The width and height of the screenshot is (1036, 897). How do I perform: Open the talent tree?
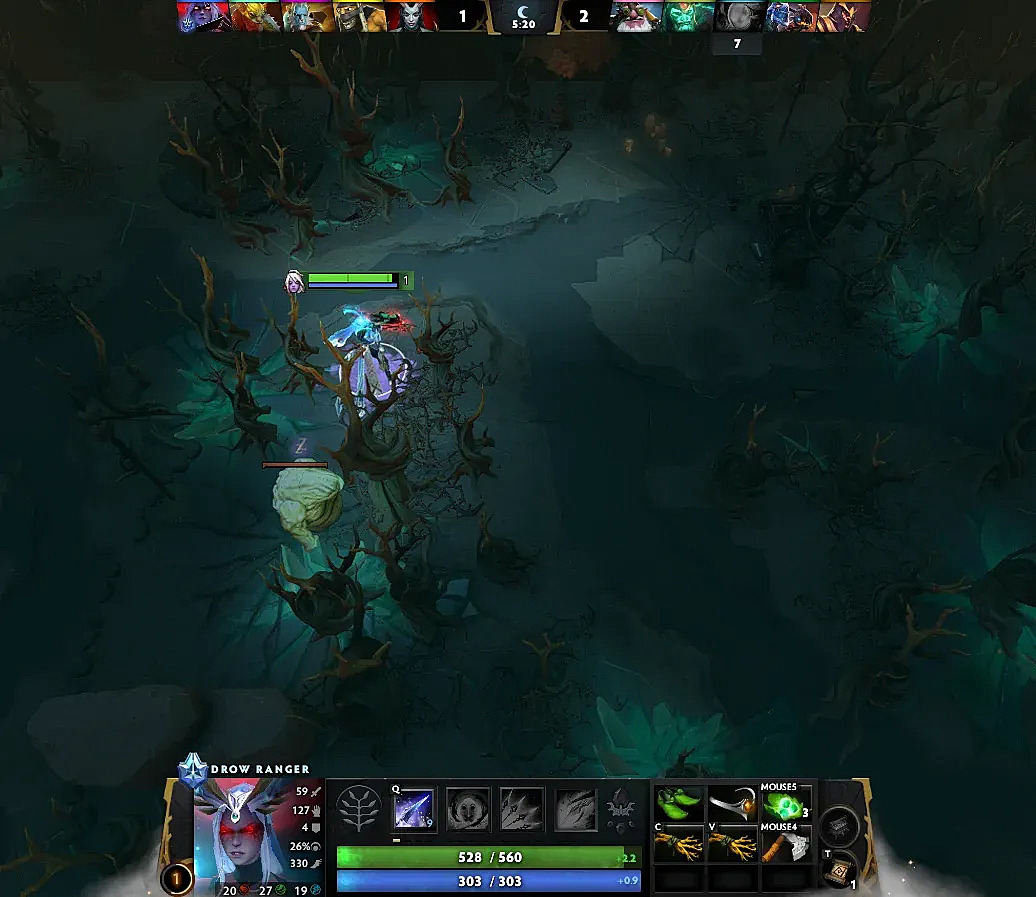(x=356, y=808)
